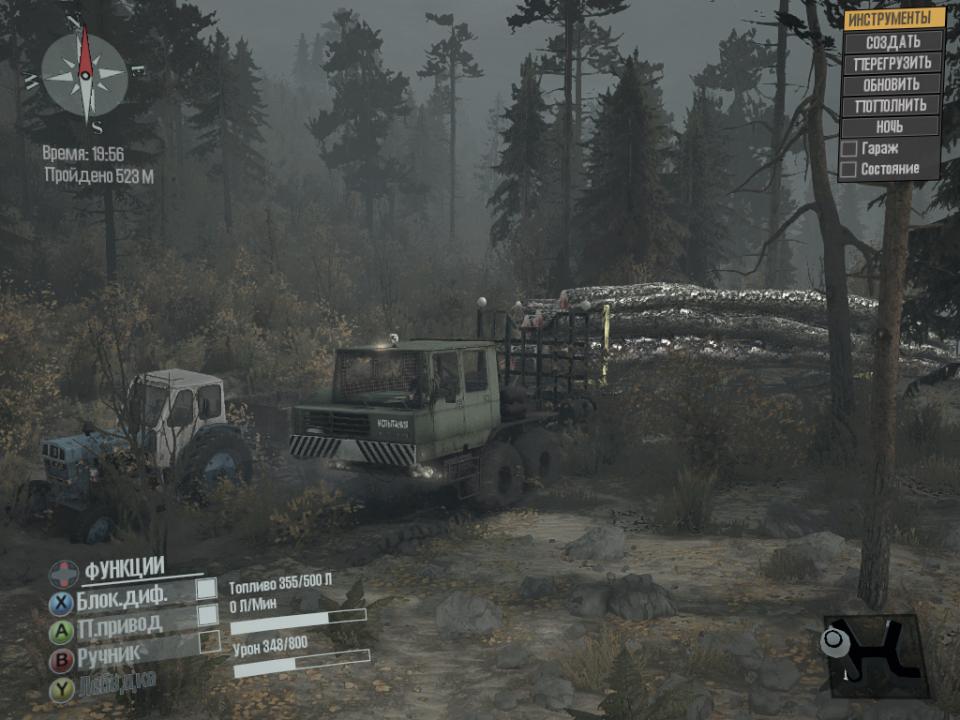
Task: Click the compass rose
Action: tap(85, 72)
